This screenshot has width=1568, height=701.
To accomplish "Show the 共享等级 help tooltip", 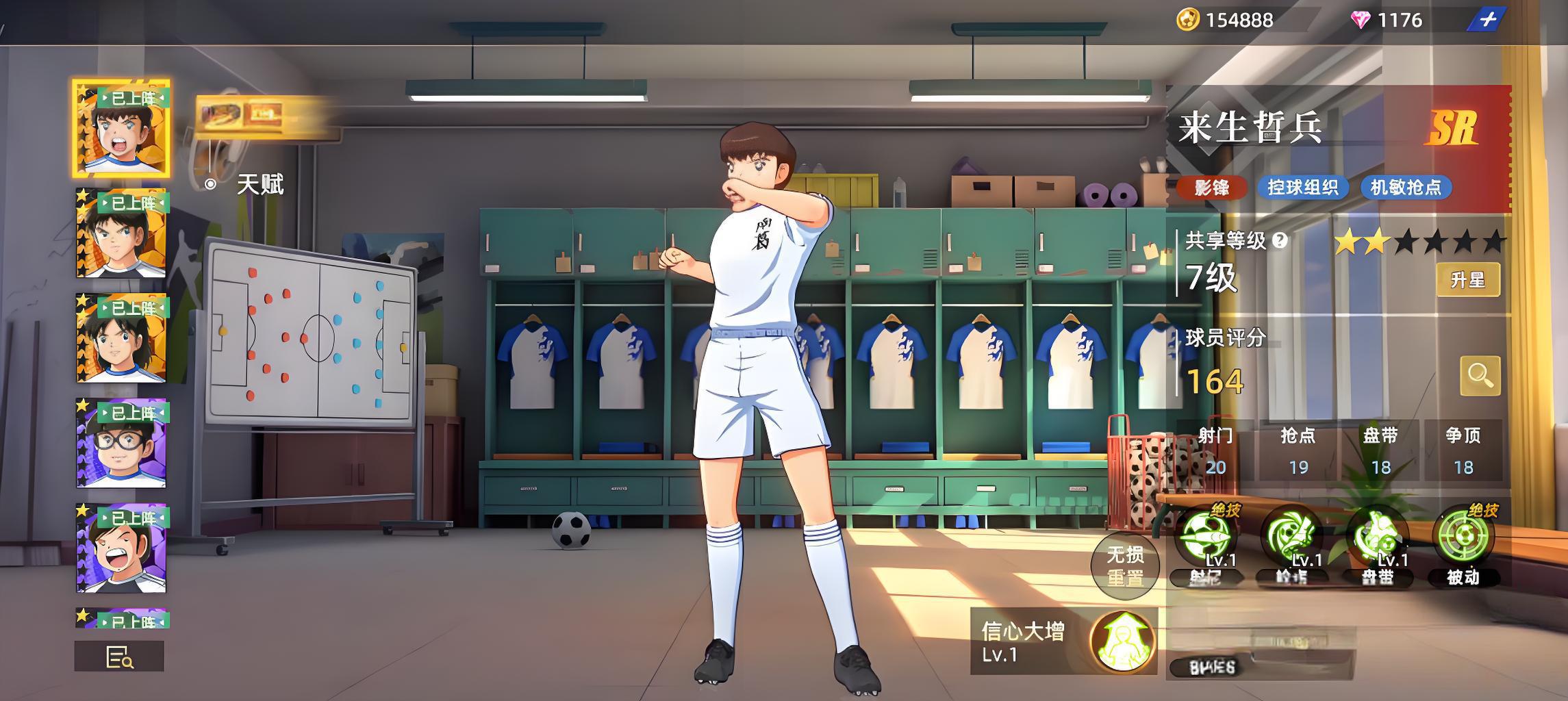I will tap(1279, 240).
